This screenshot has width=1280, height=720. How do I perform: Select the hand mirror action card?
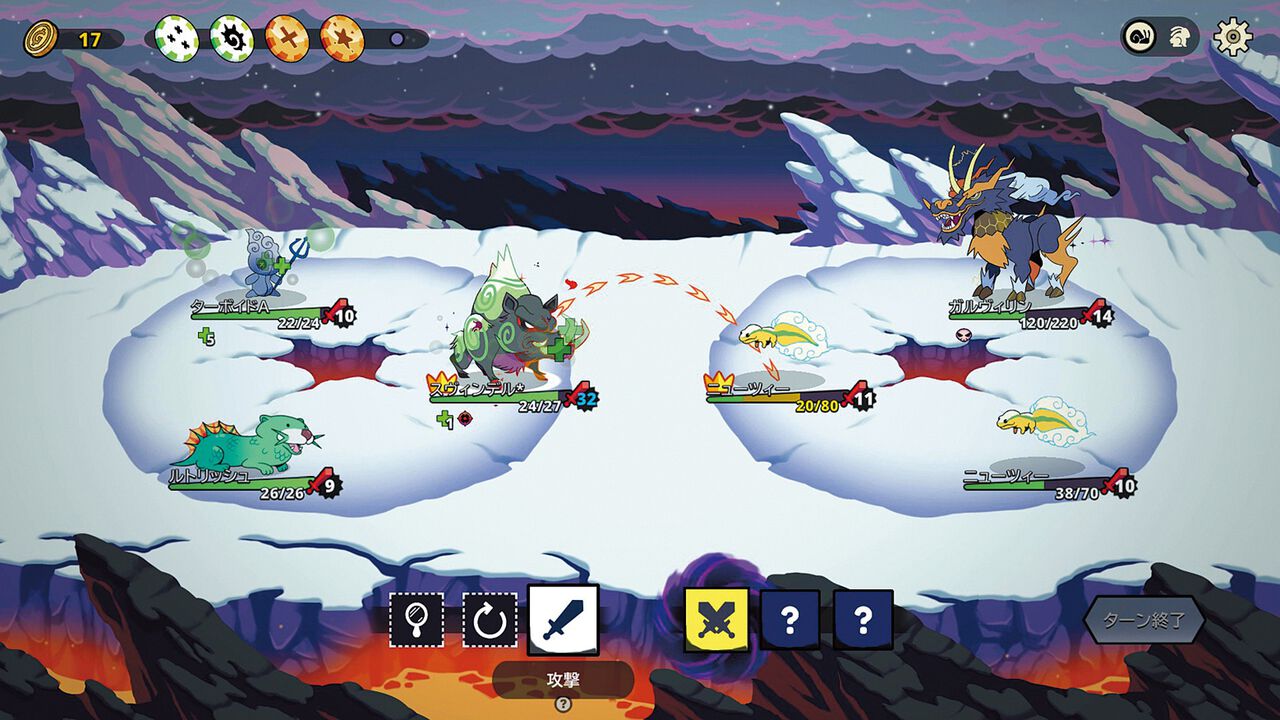coord(416,621)
